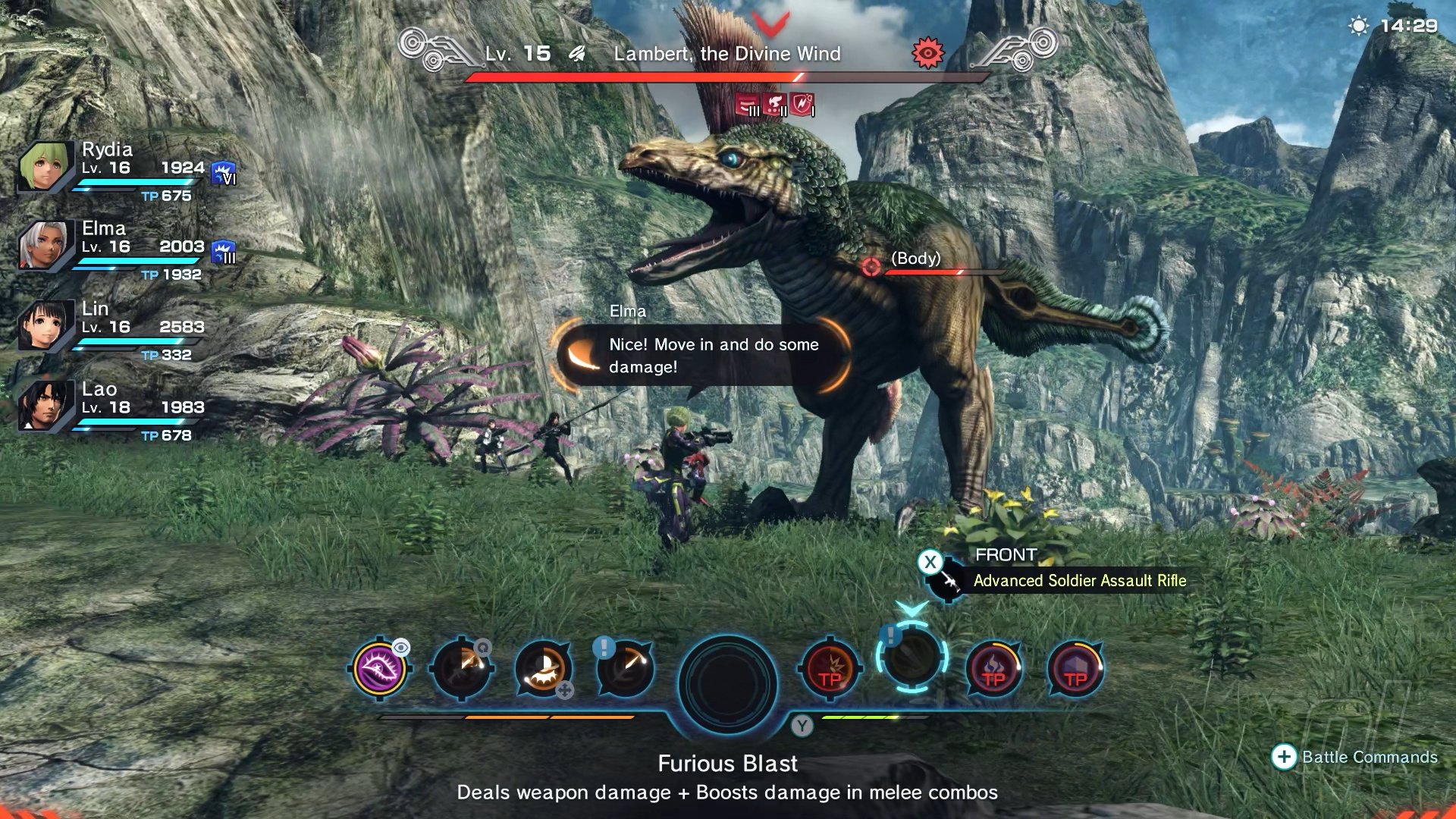
Task: Trigger the orange sweeping slash art
Action: pyautogui.click(x=543, y=669)
